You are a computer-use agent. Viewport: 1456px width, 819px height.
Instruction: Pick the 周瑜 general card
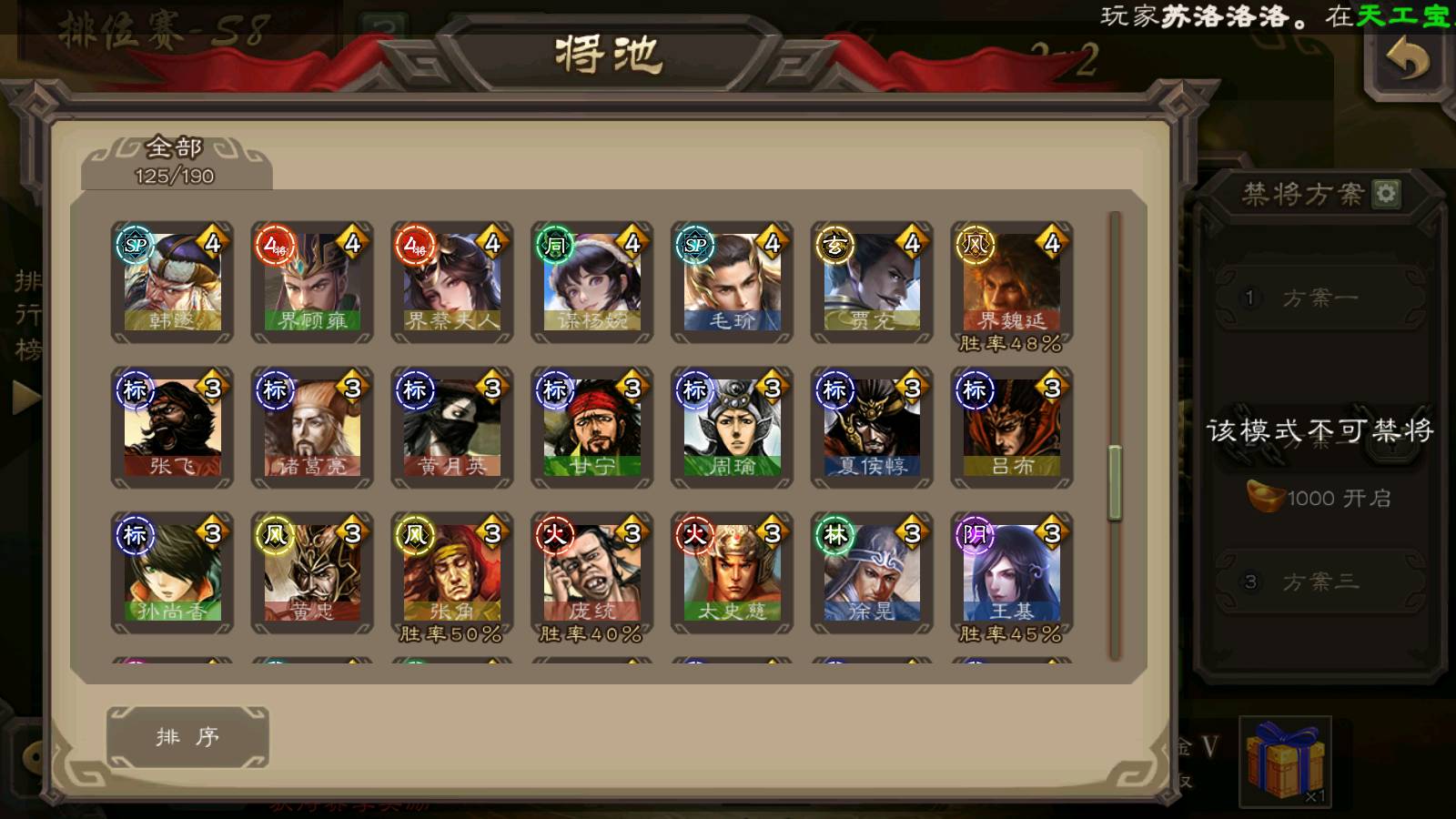pos(732,428)
